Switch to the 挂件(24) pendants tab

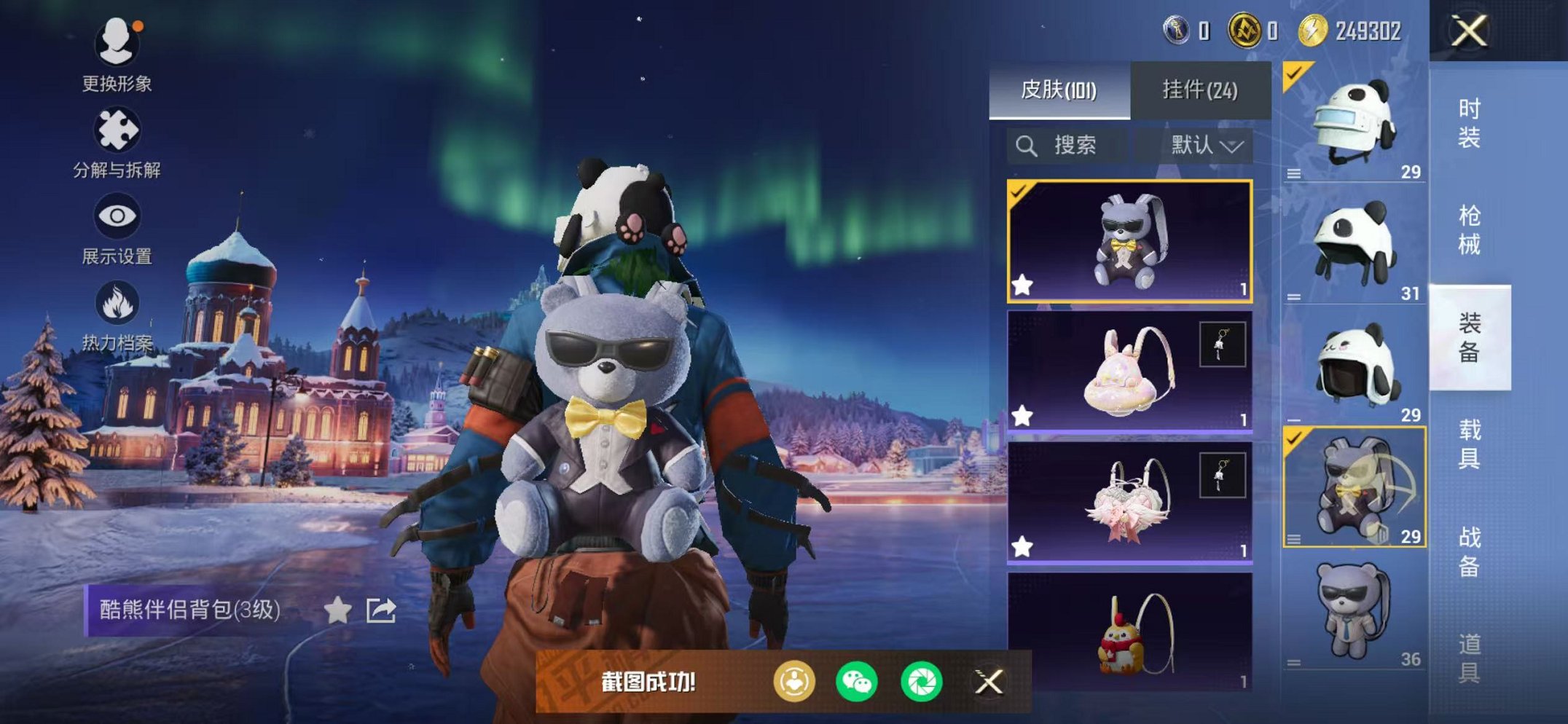1199,90
